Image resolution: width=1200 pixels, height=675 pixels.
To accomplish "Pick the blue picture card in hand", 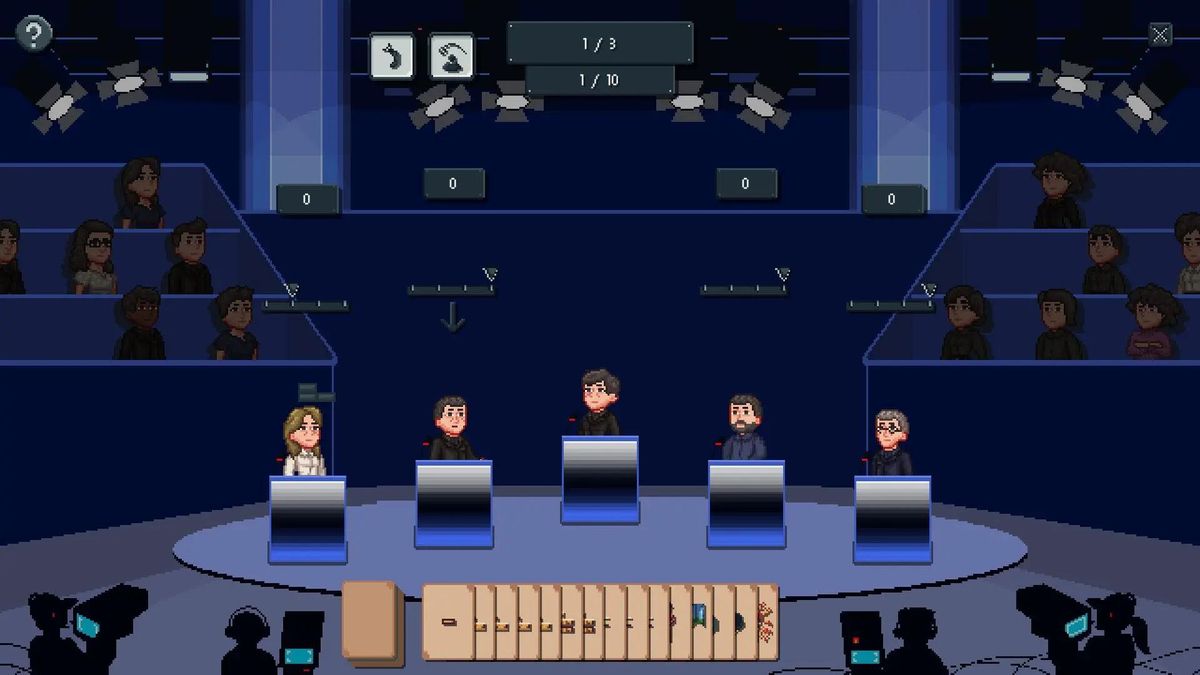I will coord(701,620).
